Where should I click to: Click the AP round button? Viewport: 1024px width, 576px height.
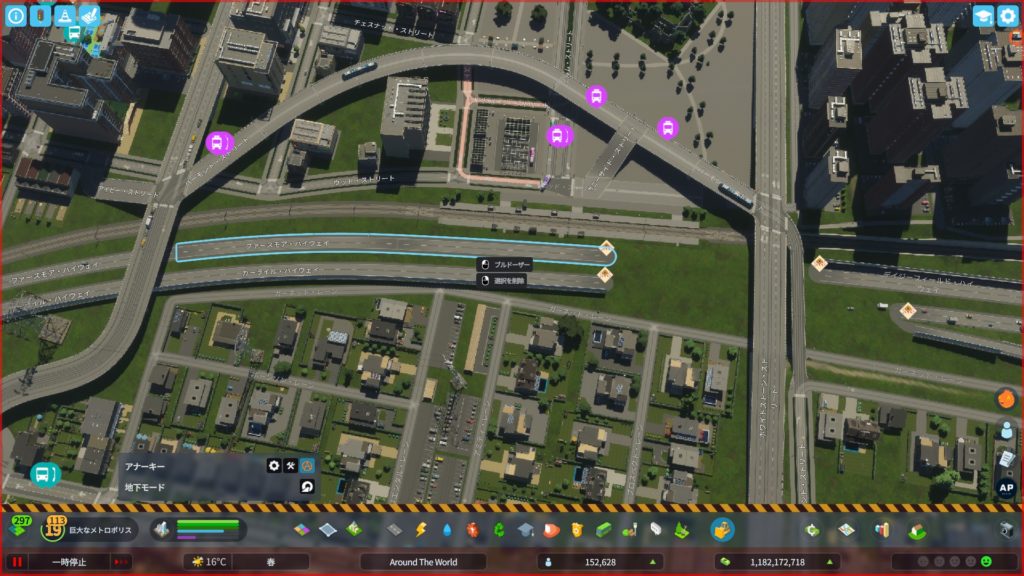[1006, 489]
